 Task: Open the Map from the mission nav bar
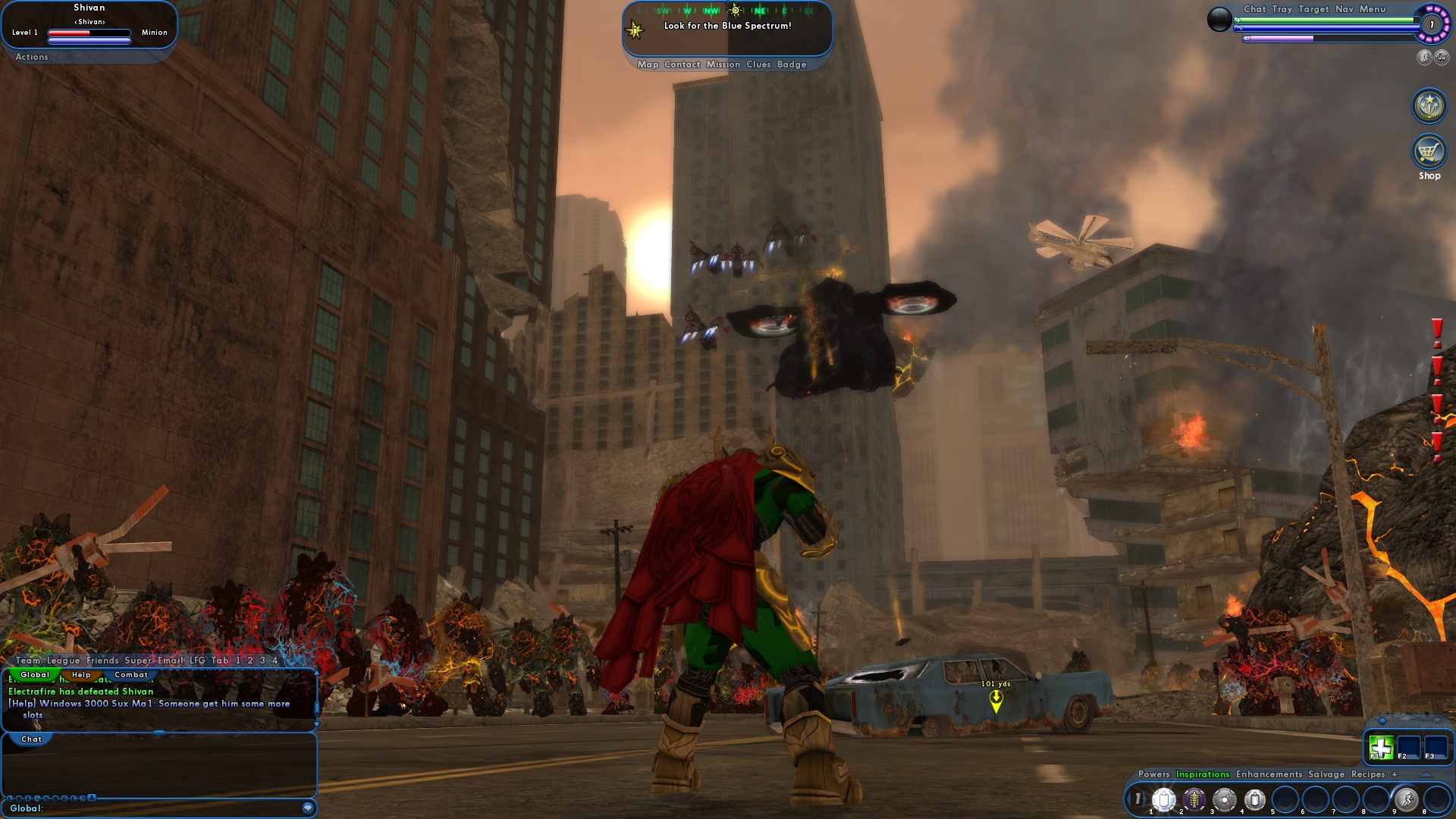click(648, 64)
